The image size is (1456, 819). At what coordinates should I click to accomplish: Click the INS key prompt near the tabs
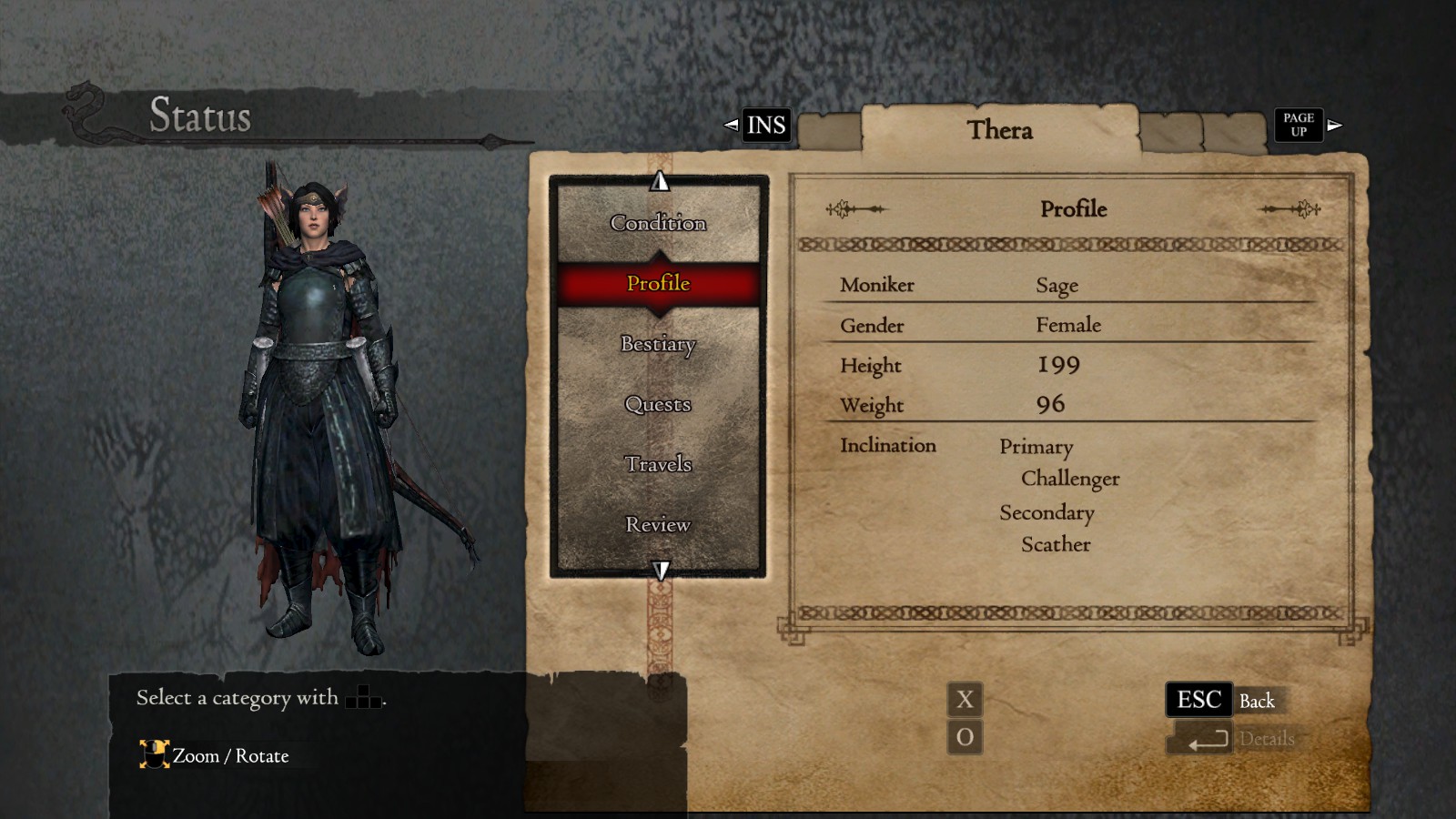click(764, 125)
